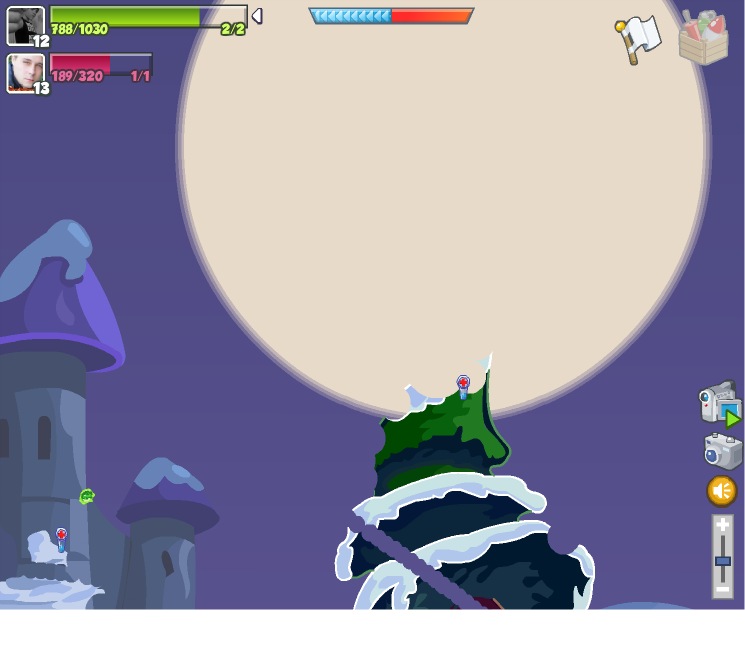Click the blue zoom slider handle
Viewport: 745px width, 650px height.
[722, 561]
